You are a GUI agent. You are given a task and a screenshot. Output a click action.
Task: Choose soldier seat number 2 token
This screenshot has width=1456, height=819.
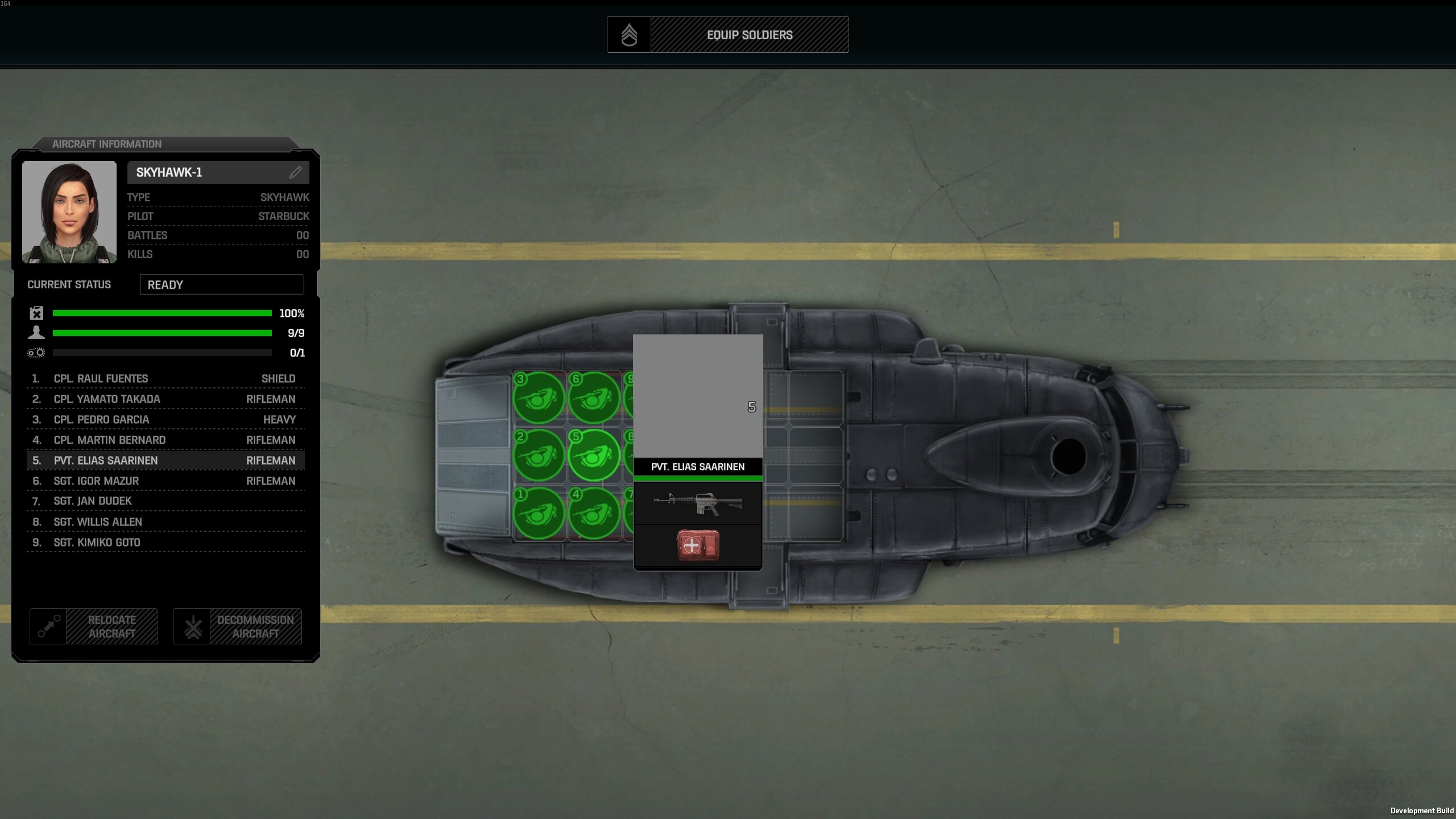tap(538, 456)
